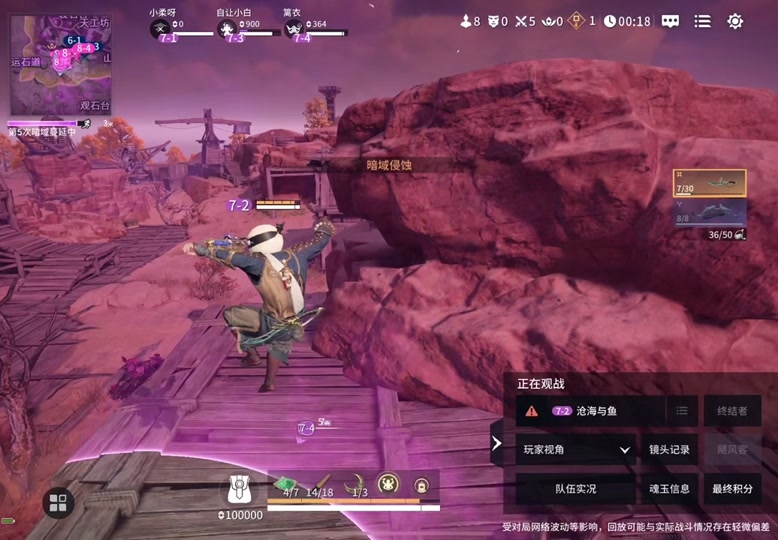Open the settings gear icon
This screenshot has width=778, height=540.
point(735,21)
